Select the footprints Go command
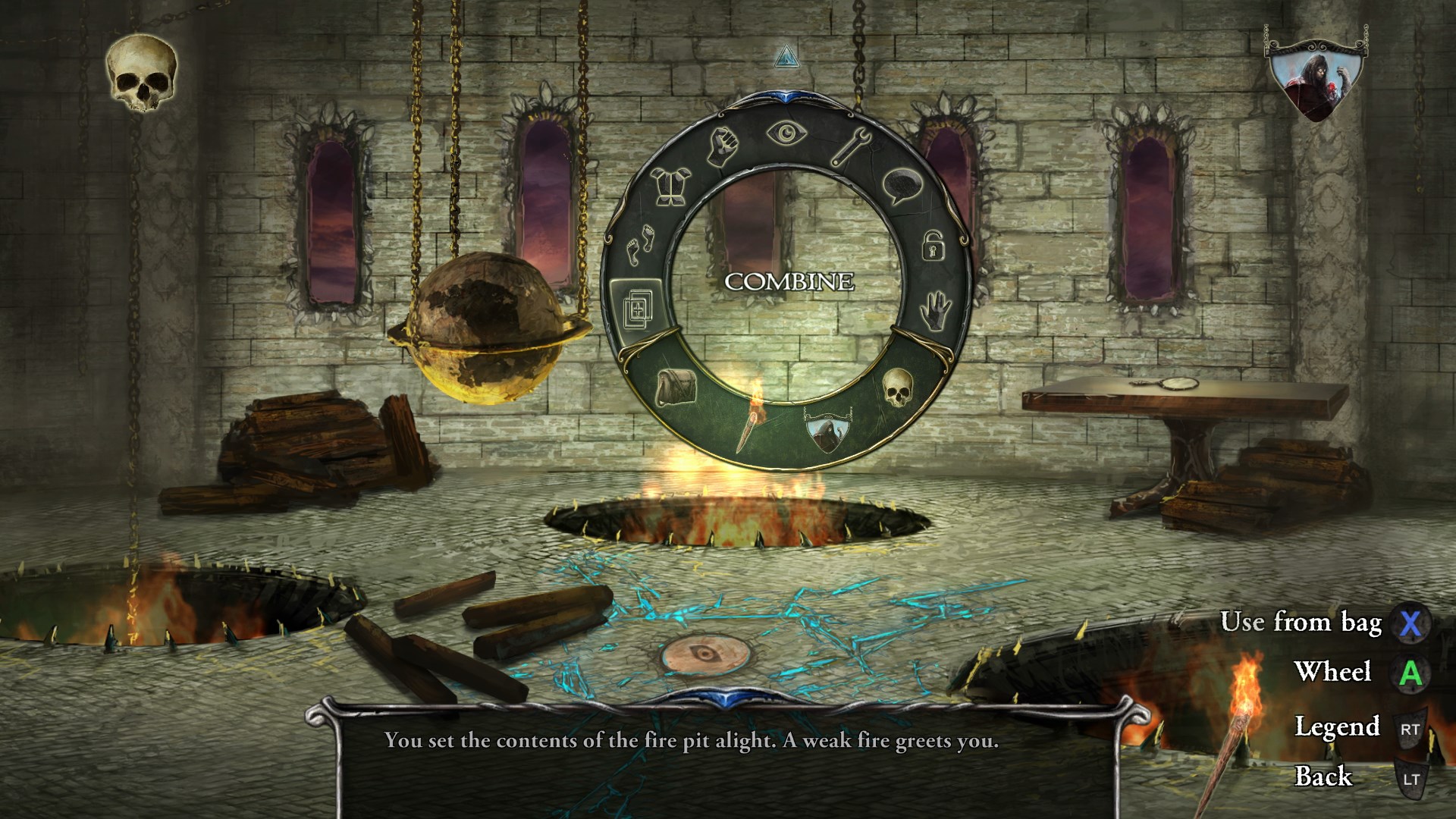 click(639, 245)
